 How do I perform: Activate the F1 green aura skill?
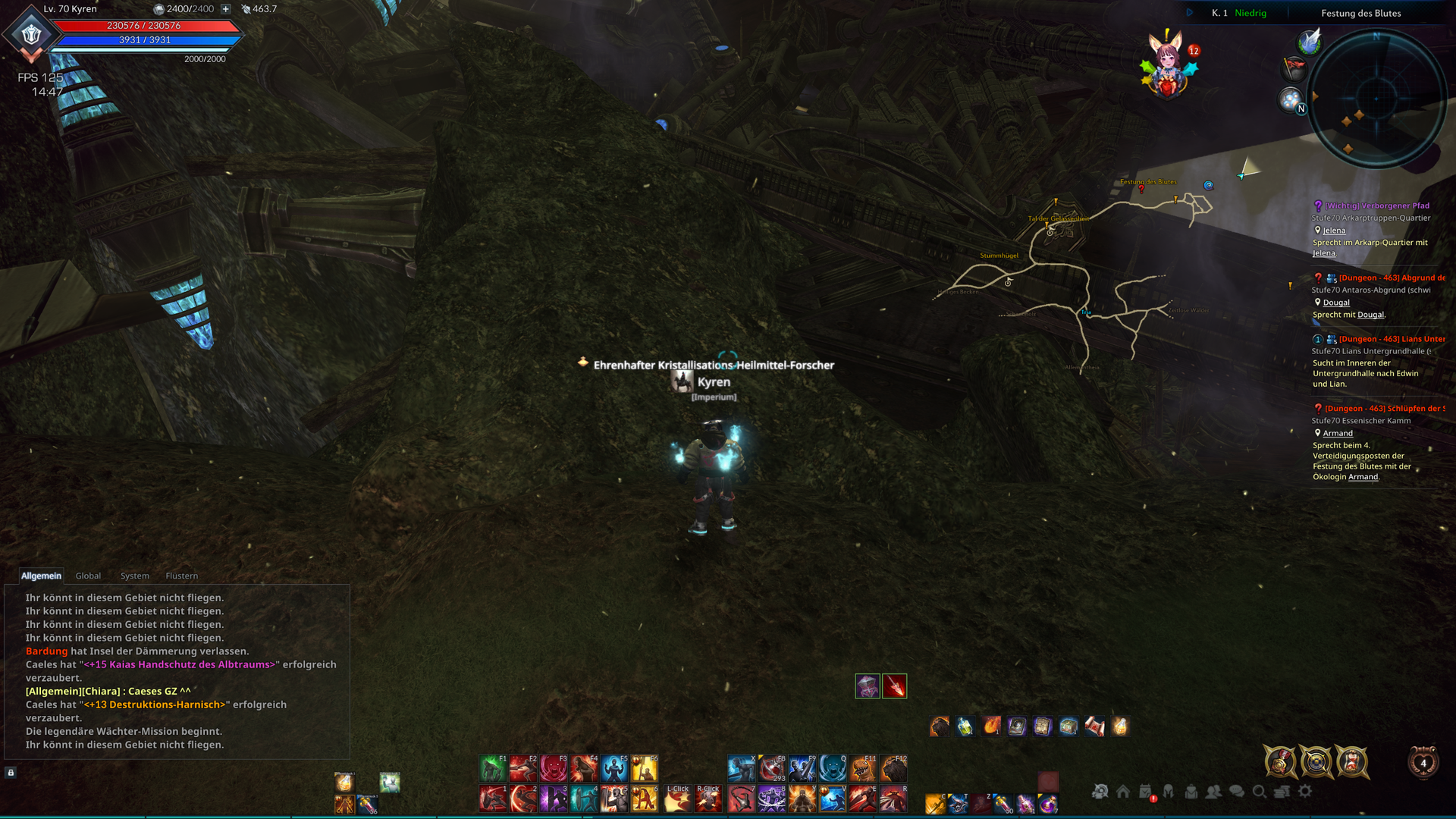point(492,768)
